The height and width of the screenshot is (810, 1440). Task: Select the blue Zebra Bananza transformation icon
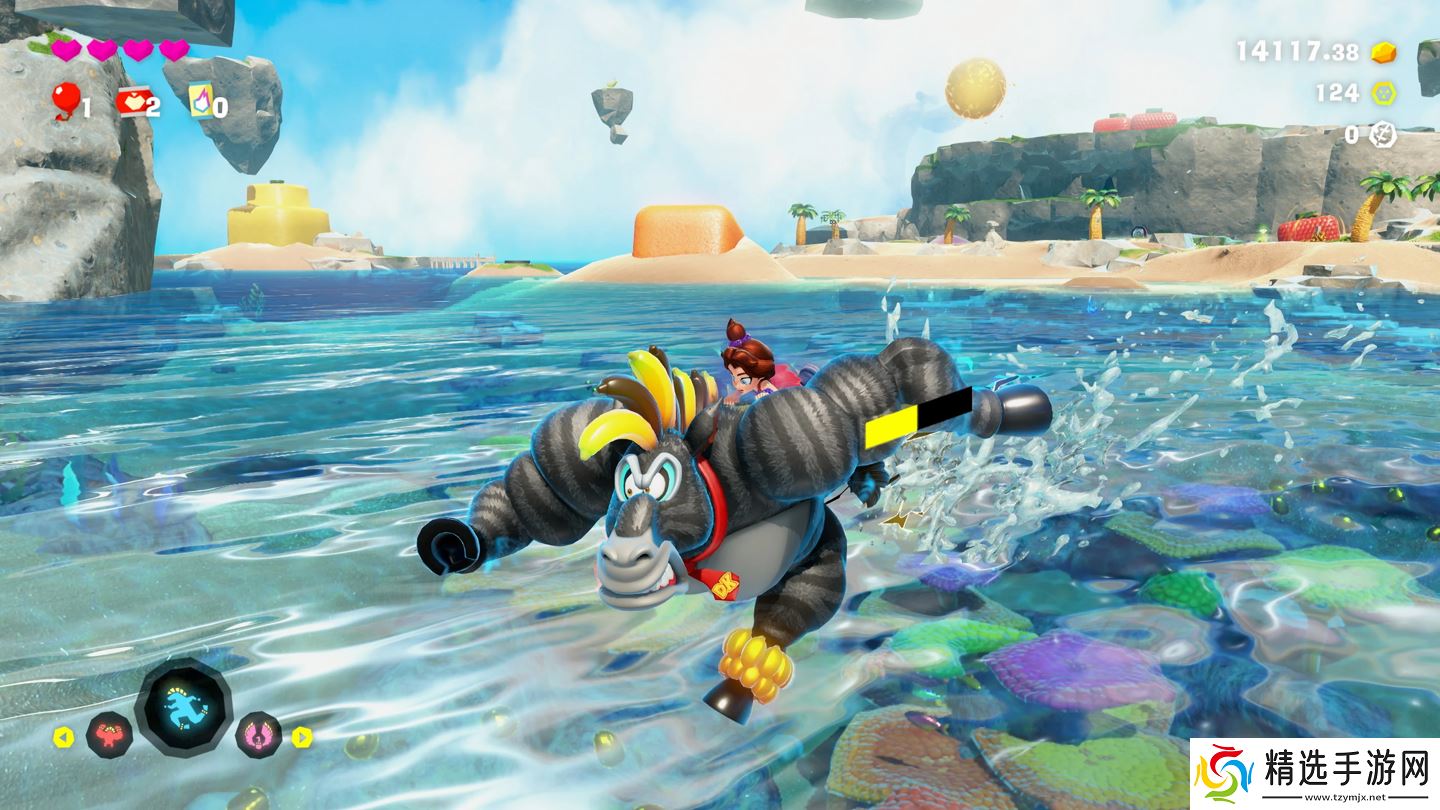183,707
